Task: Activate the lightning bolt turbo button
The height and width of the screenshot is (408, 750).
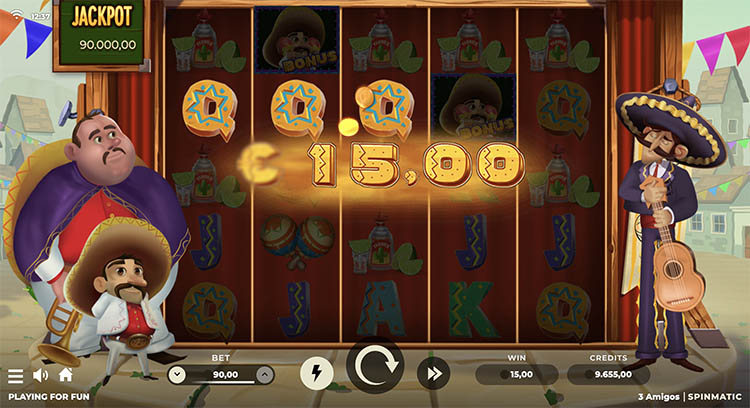Action: [x=317, y=374]
